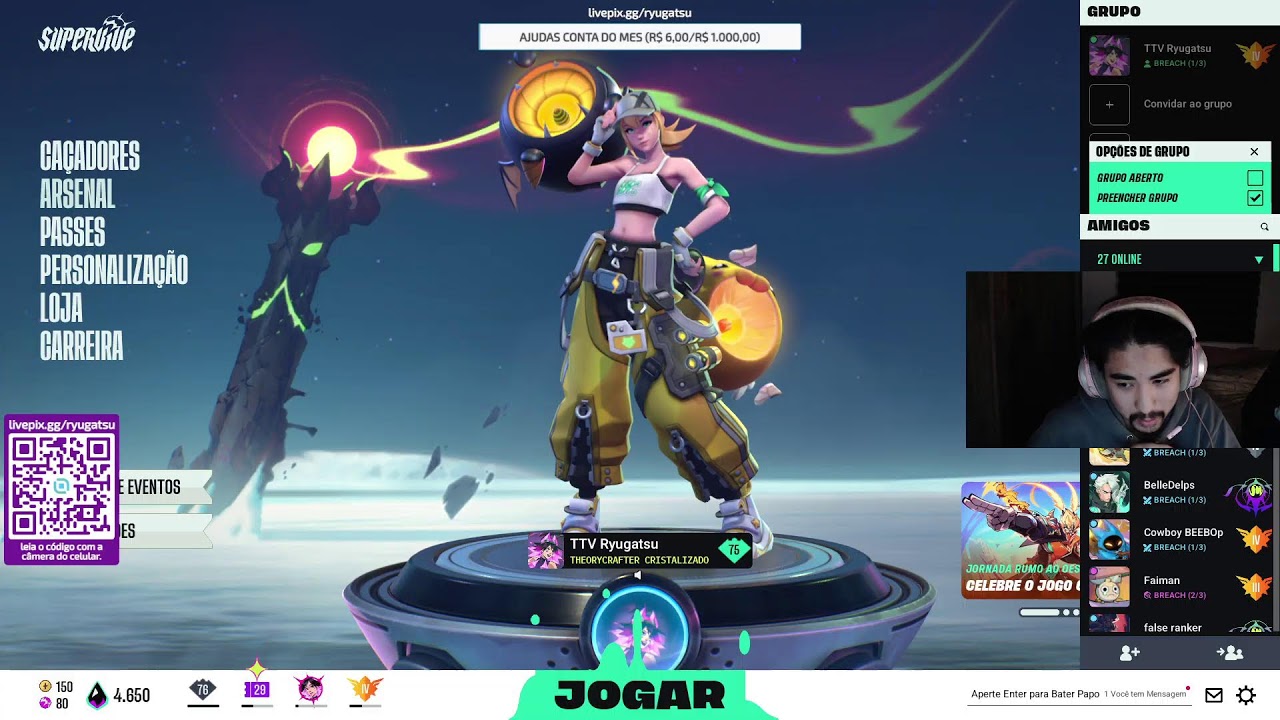This screenshot has width=1280, height=720.
Task: Close the Opções de Grupo panel
Action: [x=1254, y=152]
